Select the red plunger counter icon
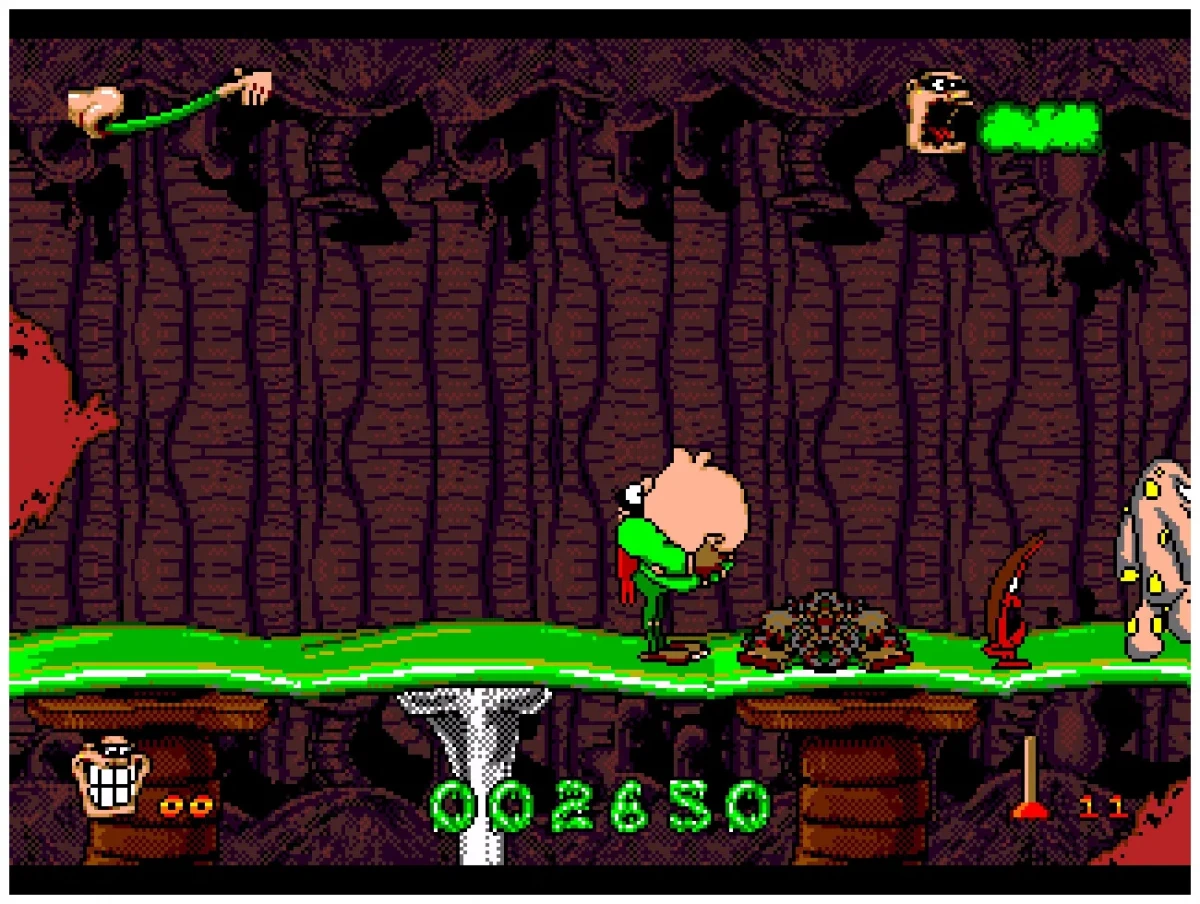 coord(1029,779)
